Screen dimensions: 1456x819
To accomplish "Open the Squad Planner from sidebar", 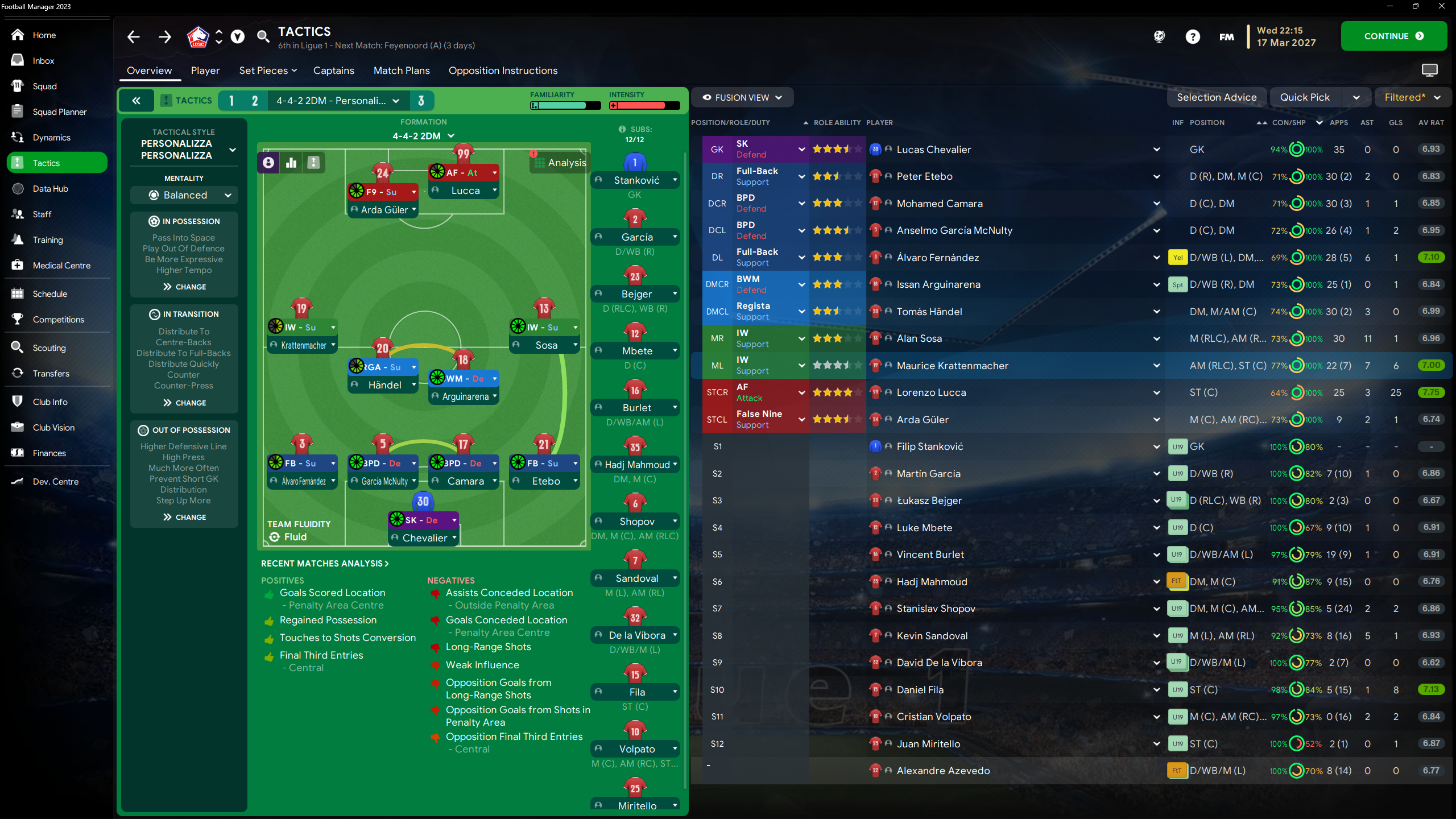I will [x=57, y=112].
